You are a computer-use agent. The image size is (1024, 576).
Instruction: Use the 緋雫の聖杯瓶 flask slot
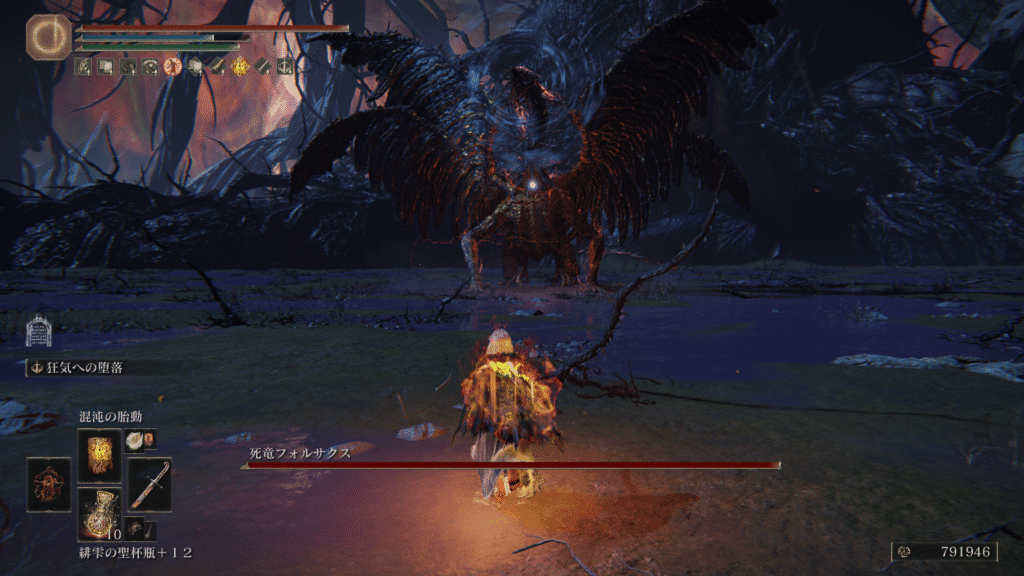coord(99,511)
